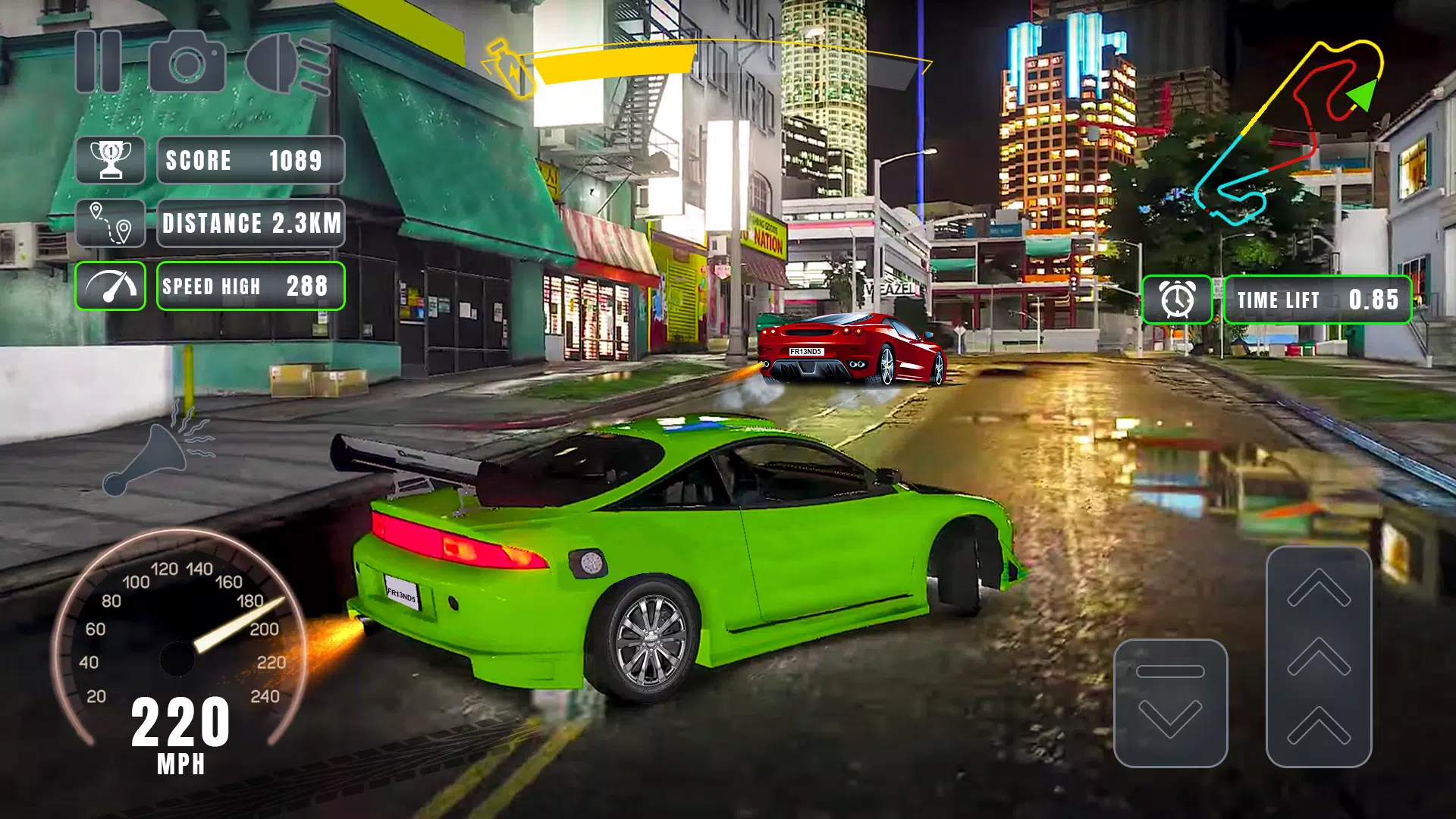Open the track minimap

tap(1289, 133)
